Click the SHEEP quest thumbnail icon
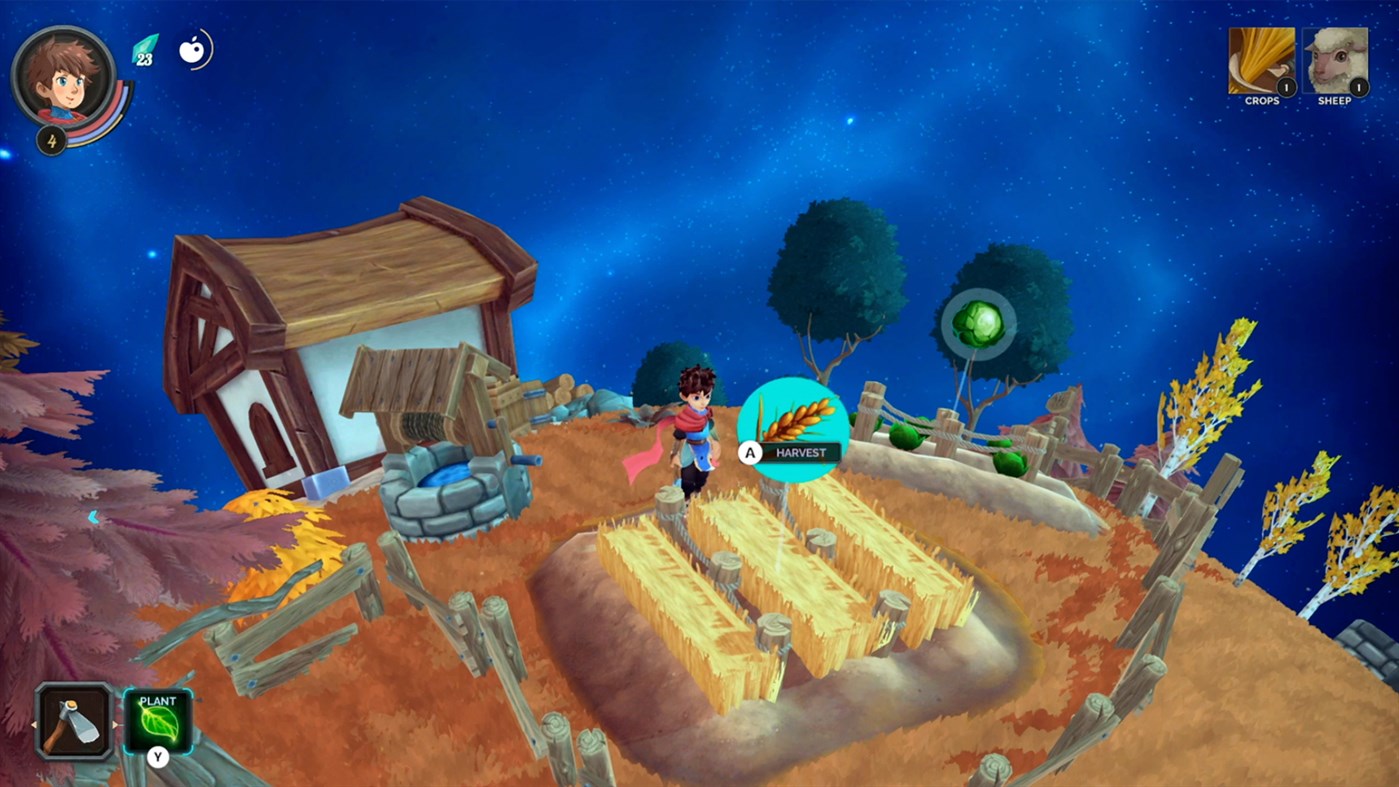1399x787 pixels. click(1334, 58)
